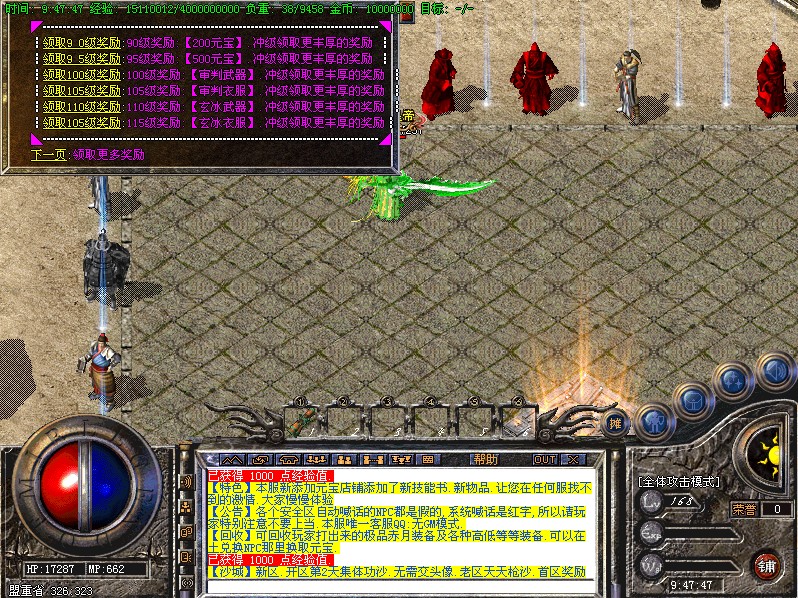Open the 铺 shop button
The height and width of the screenshot is (598, 798).
(768, 565)
